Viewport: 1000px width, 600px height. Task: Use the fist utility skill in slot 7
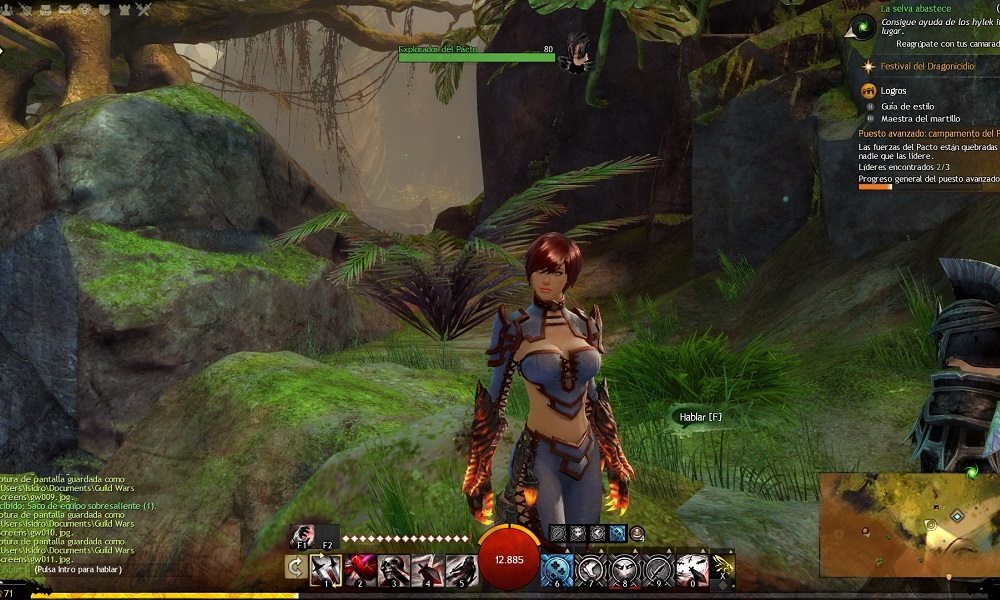click(x=591, y=569)
